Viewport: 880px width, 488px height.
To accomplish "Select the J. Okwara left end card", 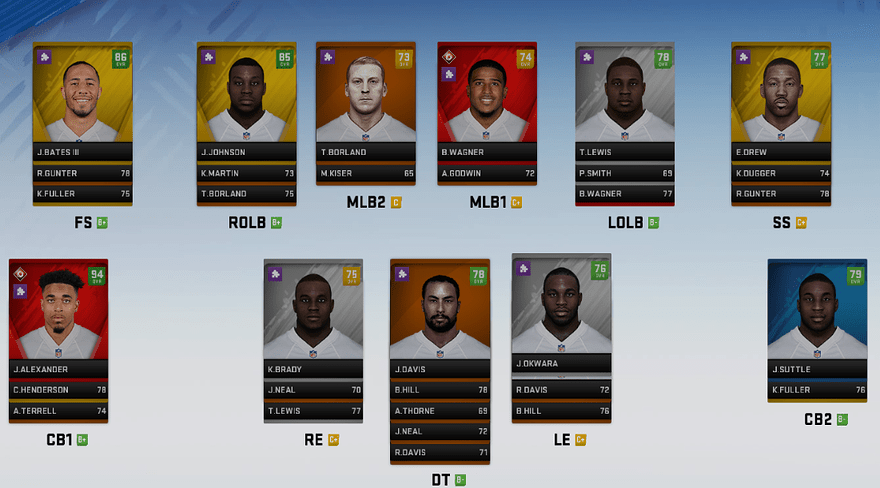I will pyautogui.click(x=561, y=310).
